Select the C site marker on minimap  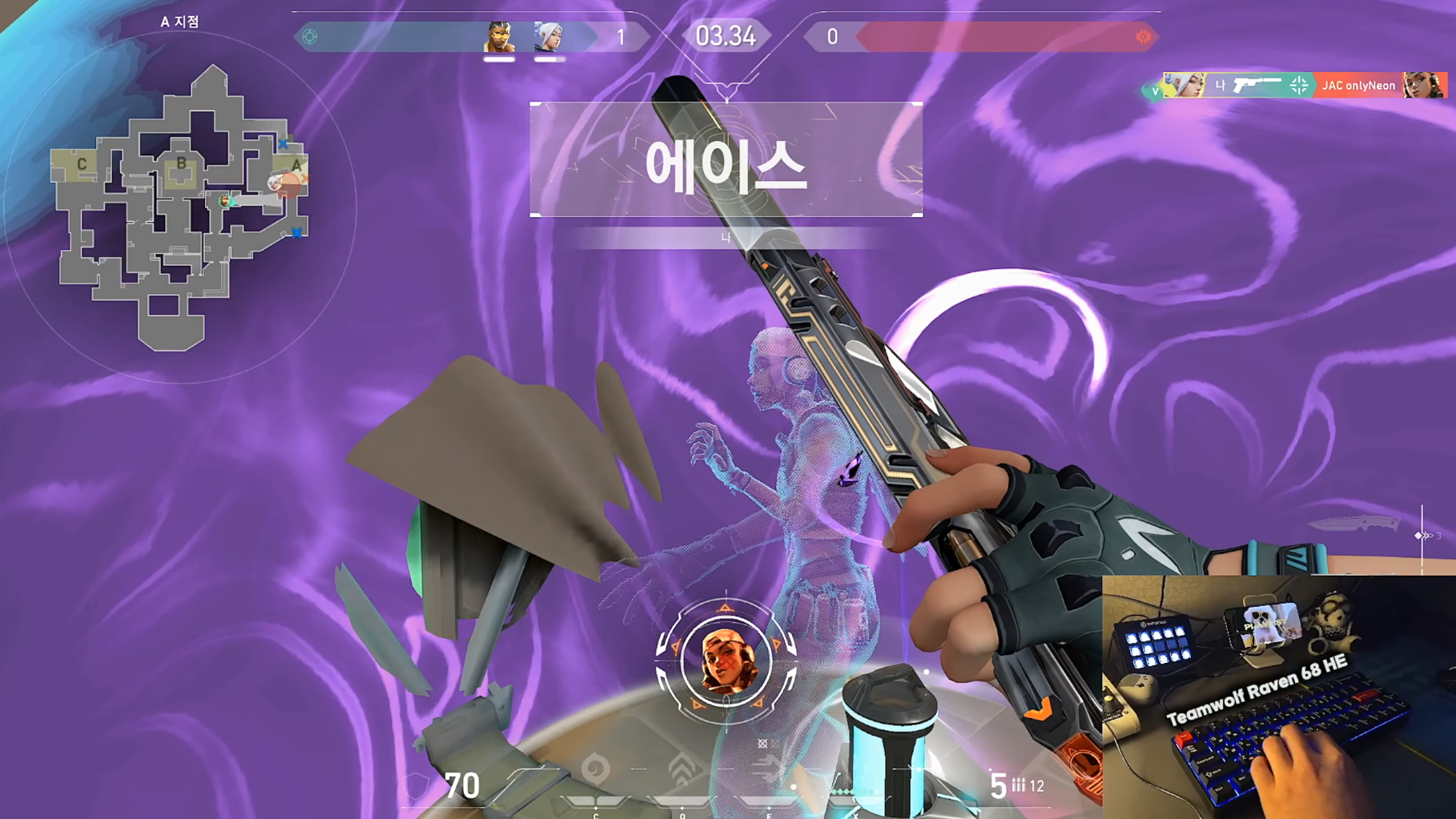pyautogui.click(x=82, y=164)
